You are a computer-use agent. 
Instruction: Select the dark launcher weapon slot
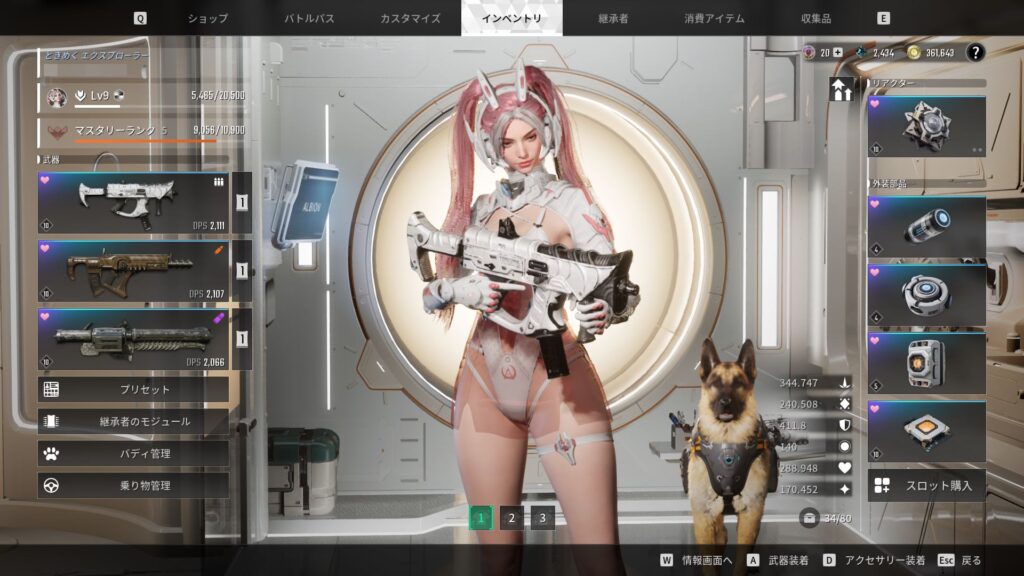[x=132, y=338]
